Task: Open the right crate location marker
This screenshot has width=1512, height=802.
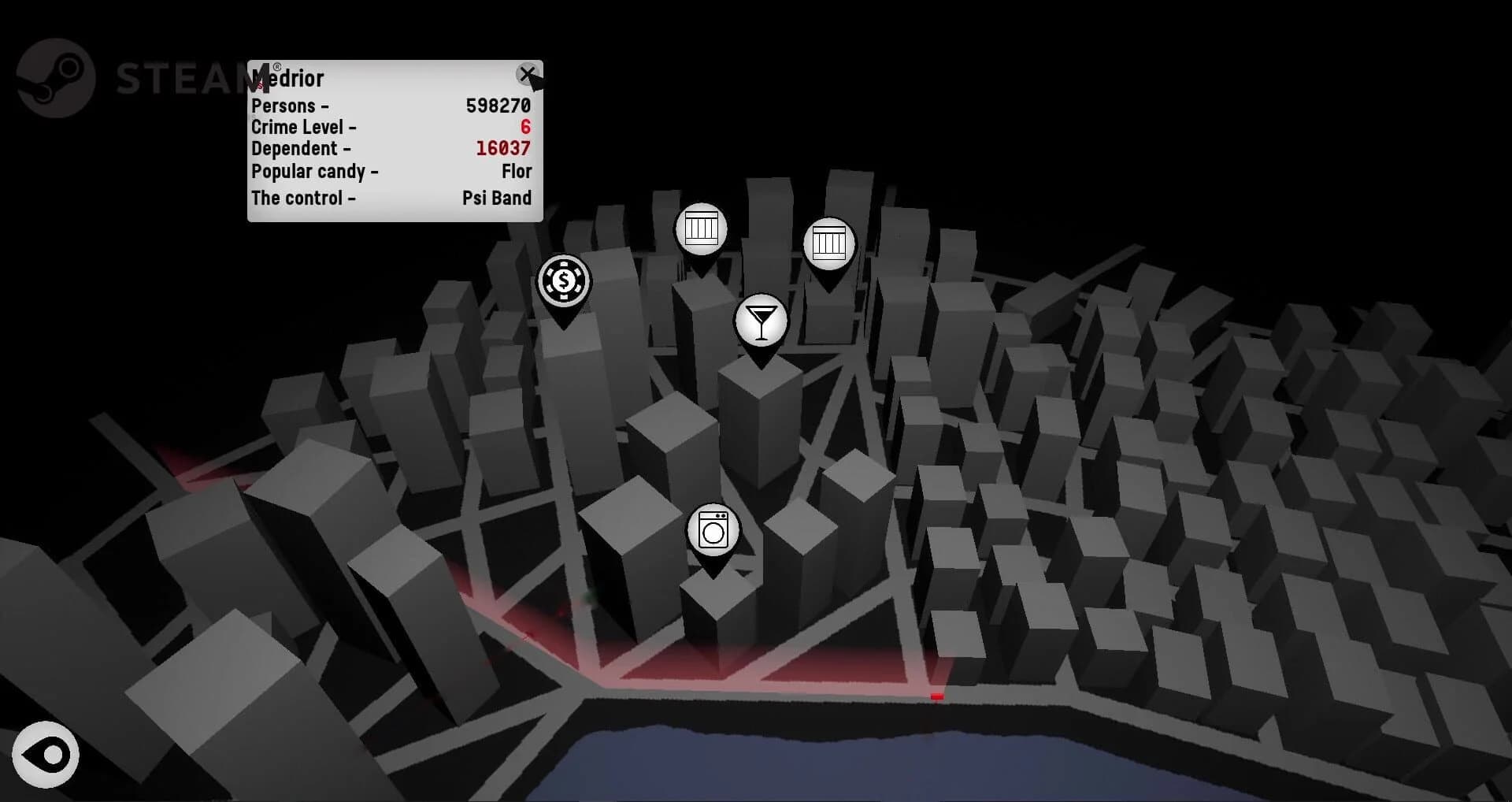Action: [x=828, y=244]
